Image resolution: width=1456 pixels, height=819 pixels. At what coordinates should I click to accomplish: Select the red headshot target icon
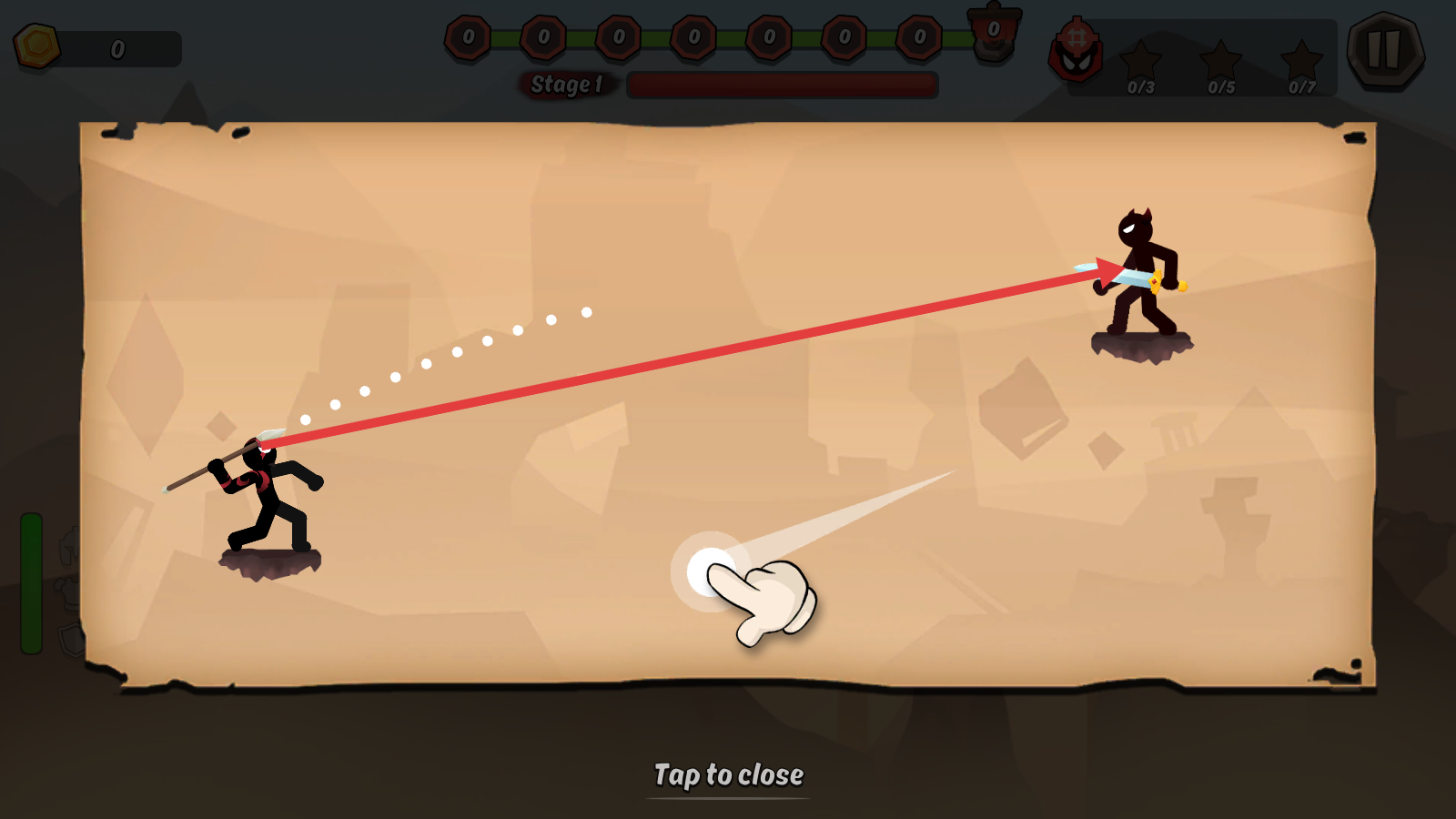(x=1077, y=53)
